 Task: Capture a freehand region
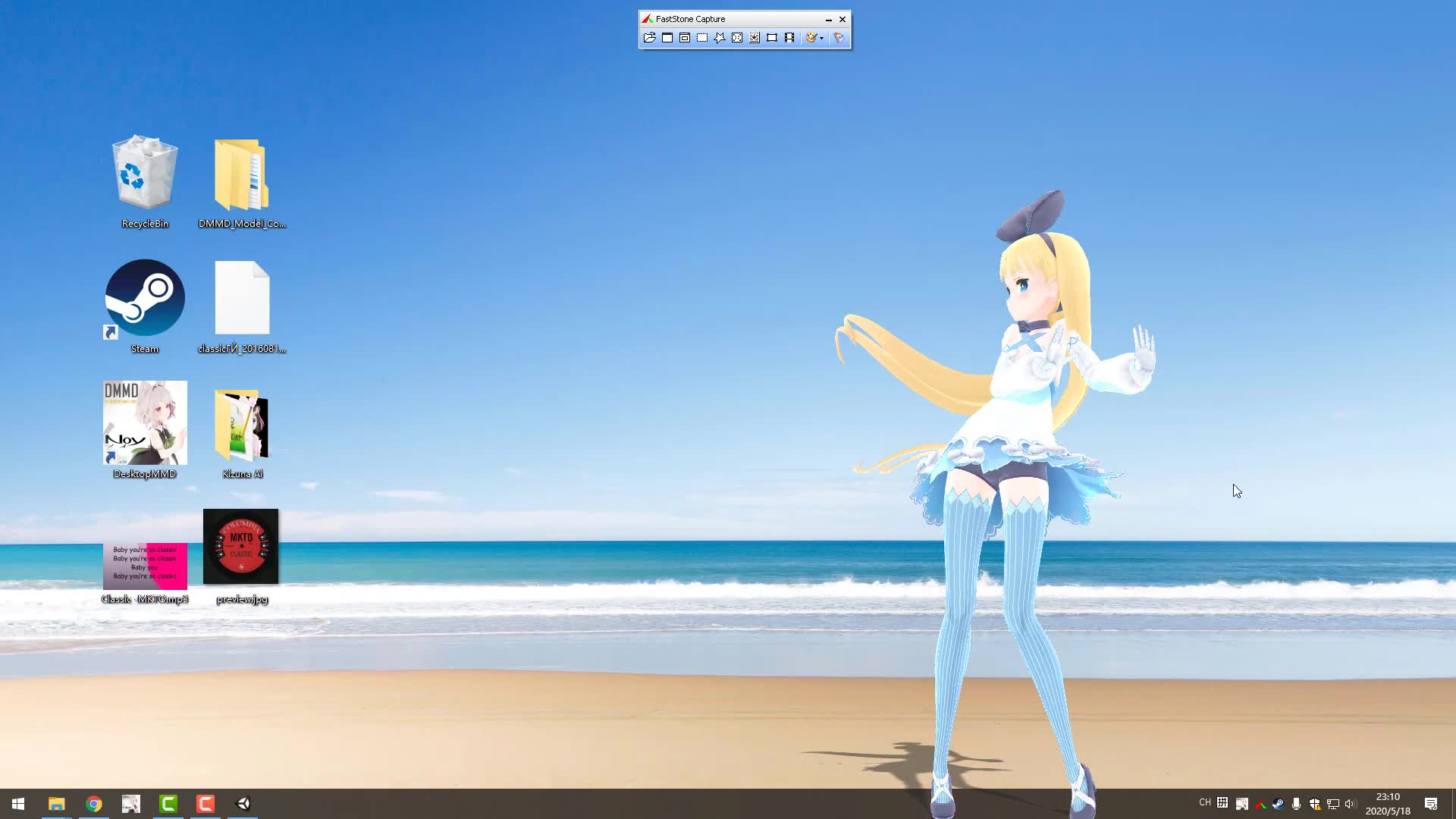point(720,38)
